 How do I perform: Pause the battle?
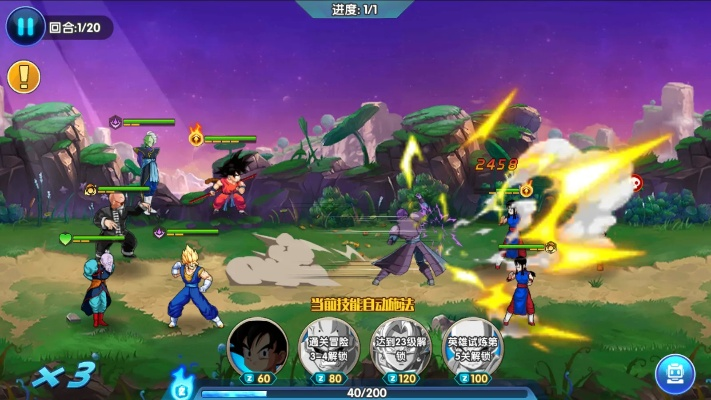tap(25, 26)
